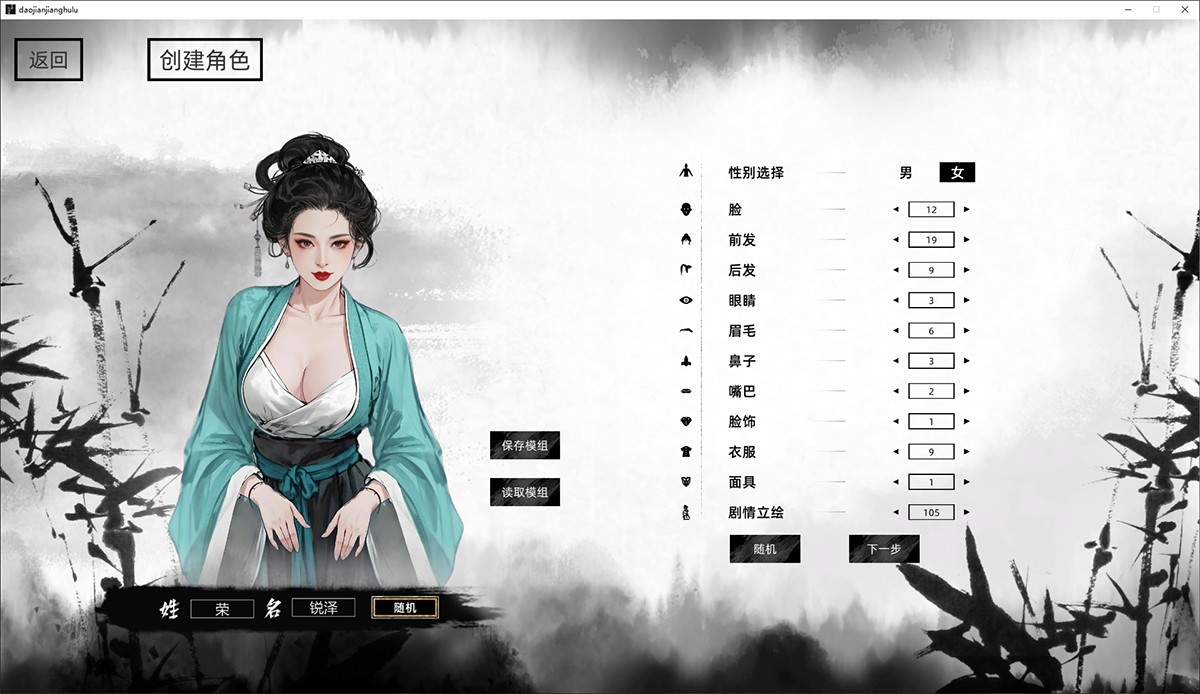Save preset with 保存模组 button
This screenshot has width=1200, height=694.
coord(525,446)
